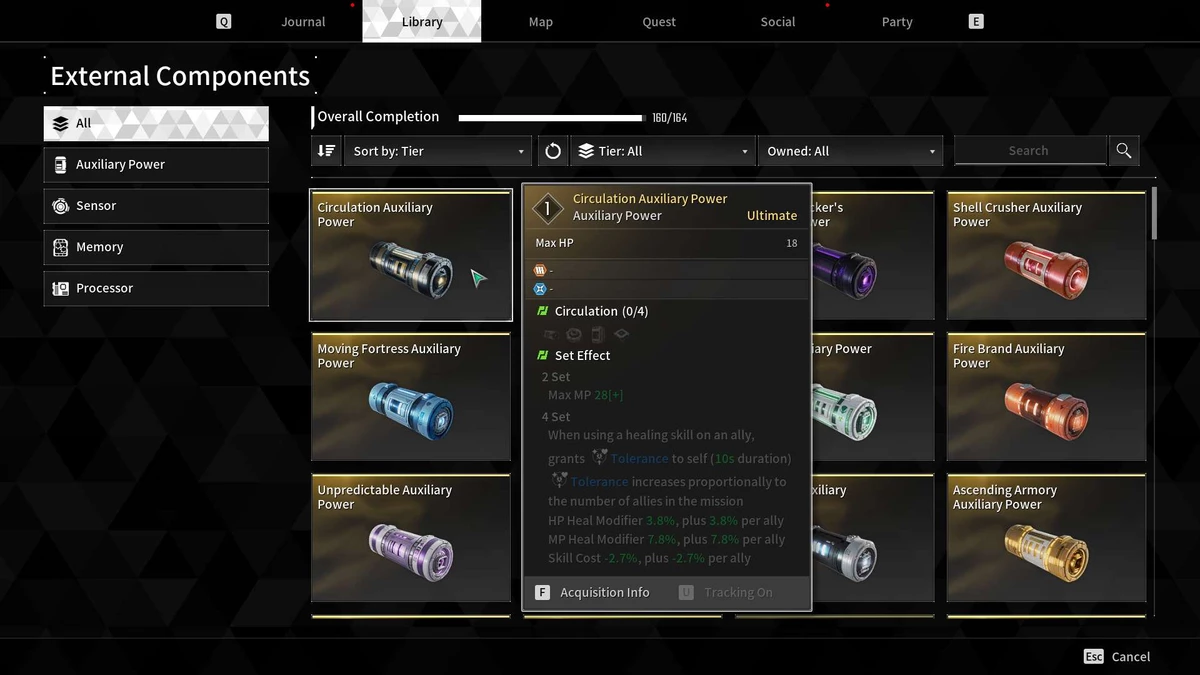Focus the Search input field
The image size is (1200, 675).
click(1029, 151)
